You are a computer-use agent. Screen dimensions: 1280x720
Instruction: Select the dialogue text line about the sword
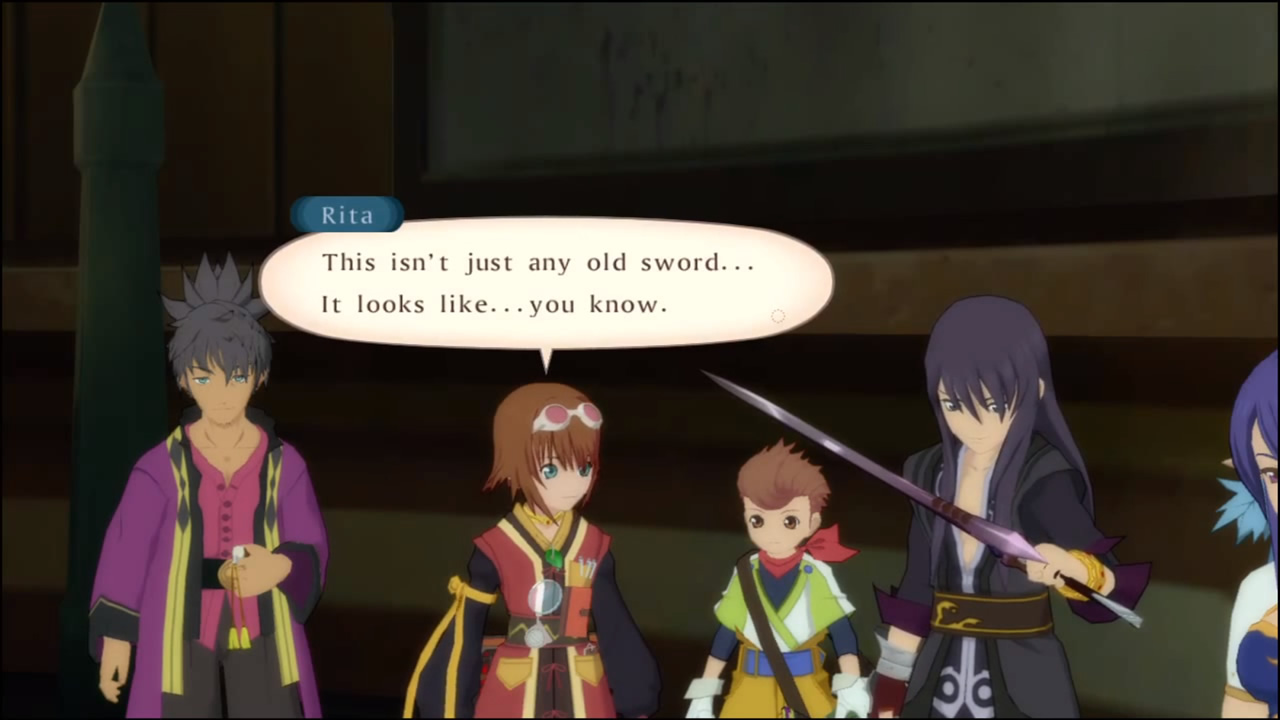coord(538,262)
